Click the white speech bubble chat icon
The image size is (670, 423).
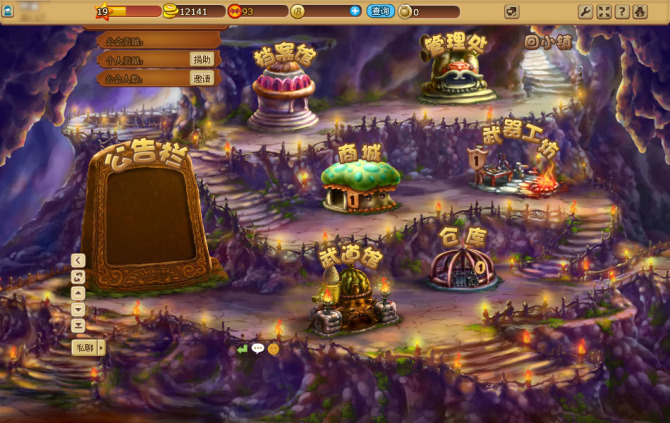click(x=257, y=349)
